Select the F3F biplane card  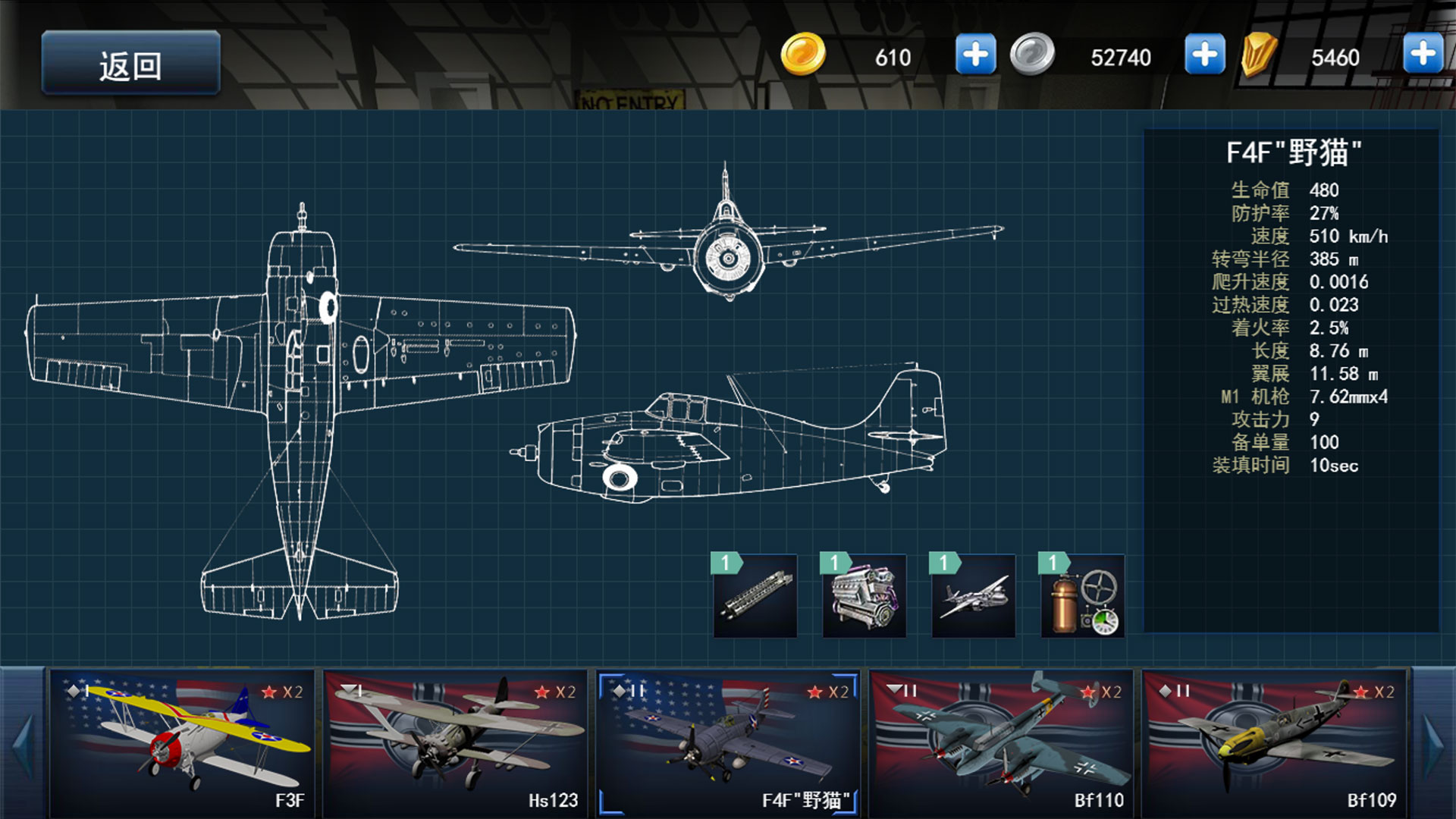coord(182,743)
